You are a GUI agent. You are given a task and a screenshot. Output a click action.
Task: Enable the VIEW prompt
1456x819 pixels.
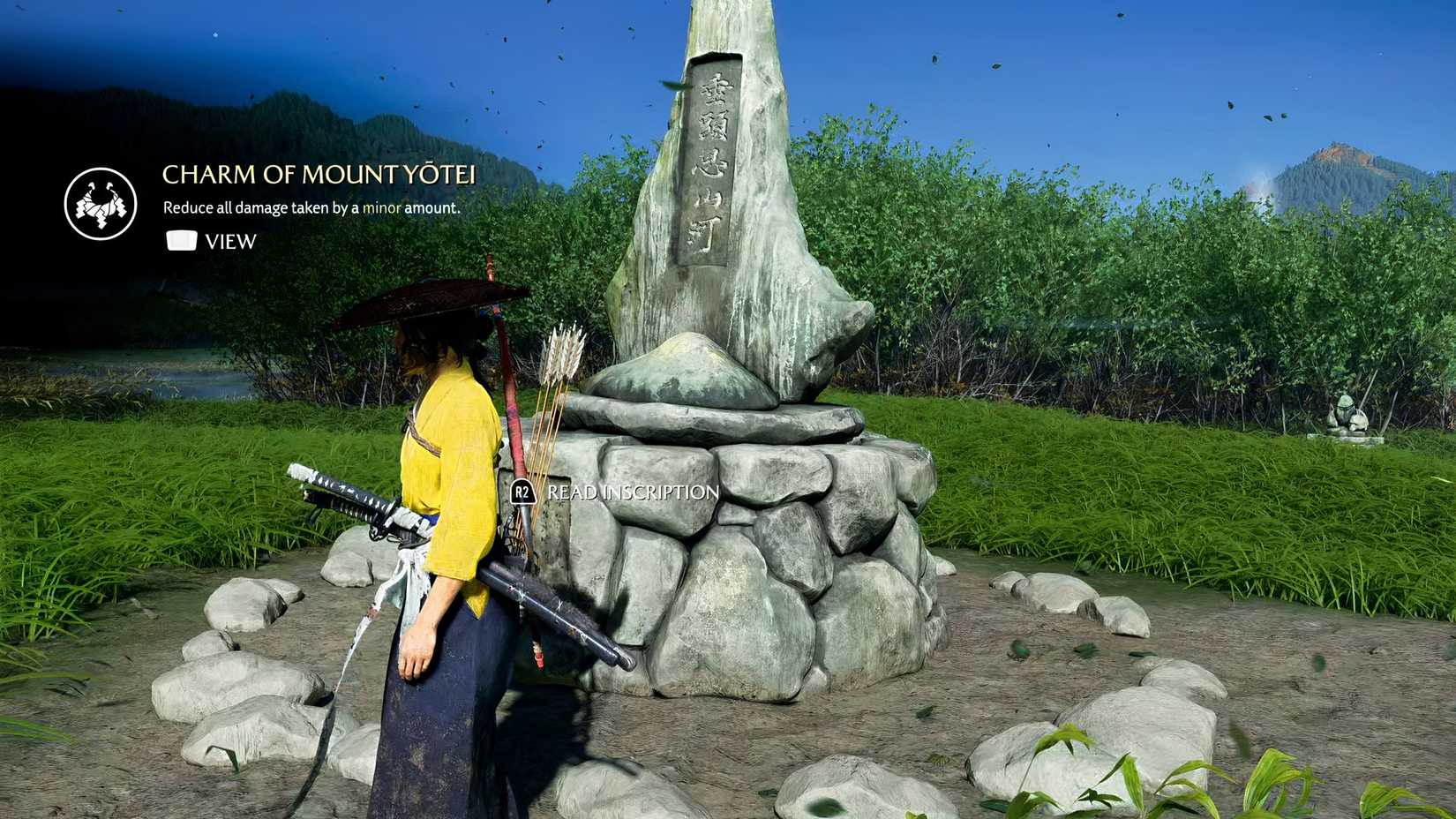[x=212, y=240]
